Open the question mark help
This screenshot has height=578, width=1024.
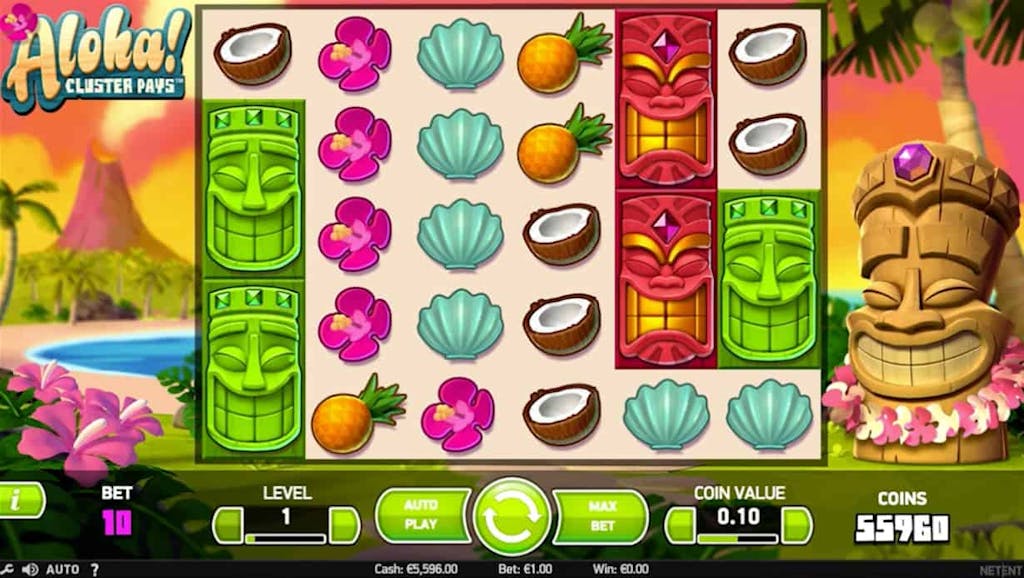95,569
